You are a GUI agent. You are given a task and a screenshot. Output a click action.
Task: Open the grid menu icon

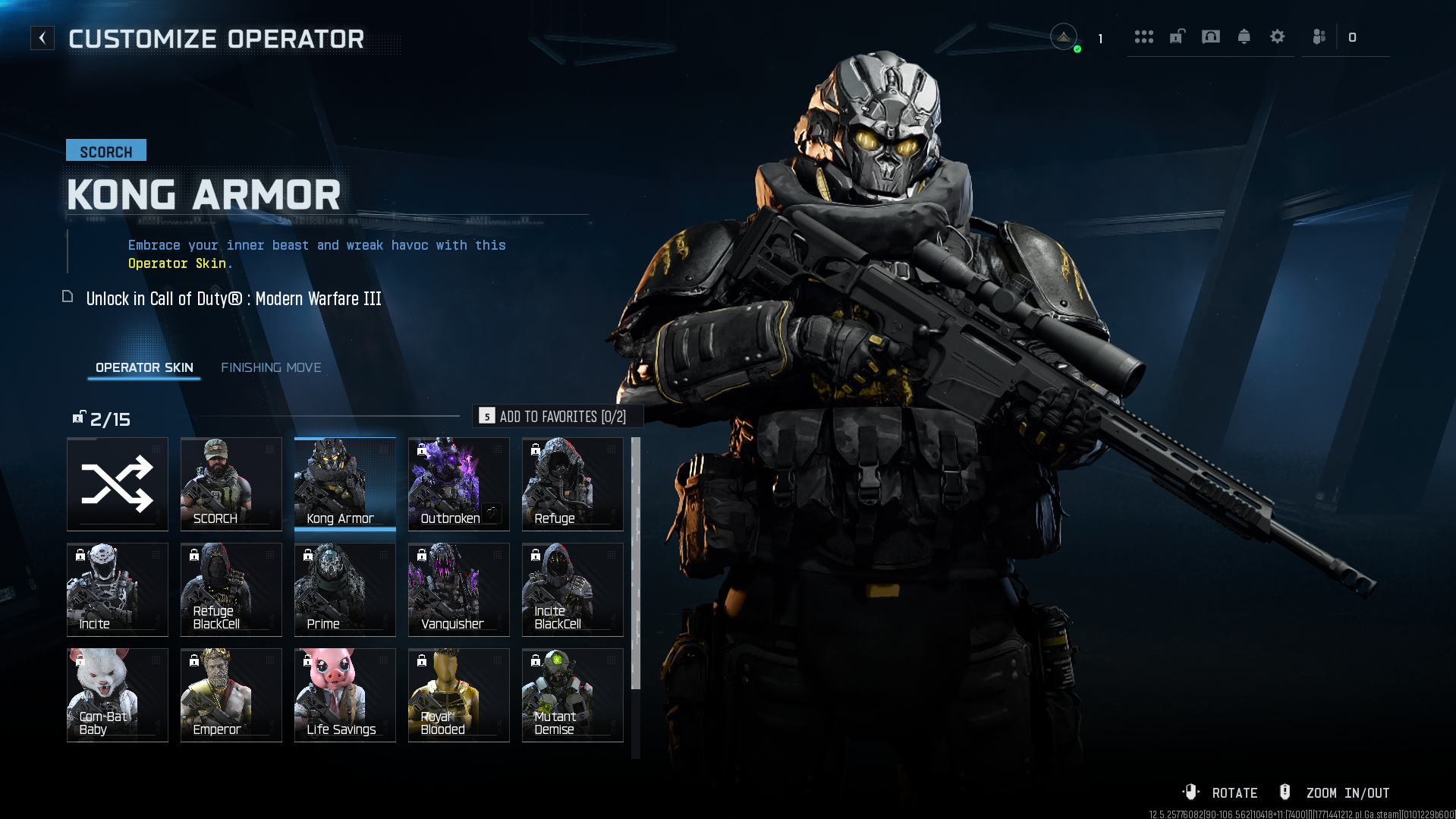click(1143, 36)
